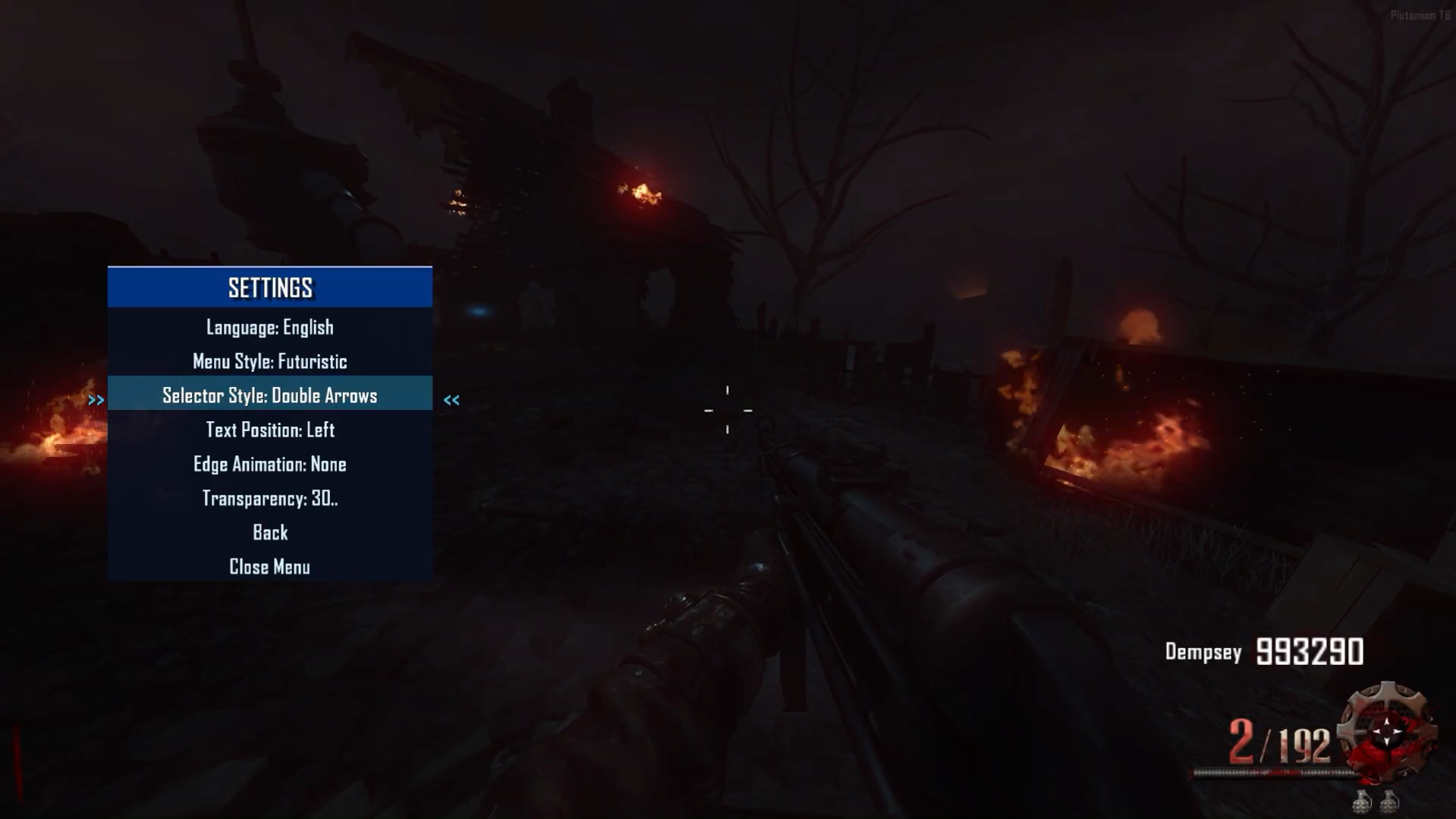Change the Language: English option

269,327
